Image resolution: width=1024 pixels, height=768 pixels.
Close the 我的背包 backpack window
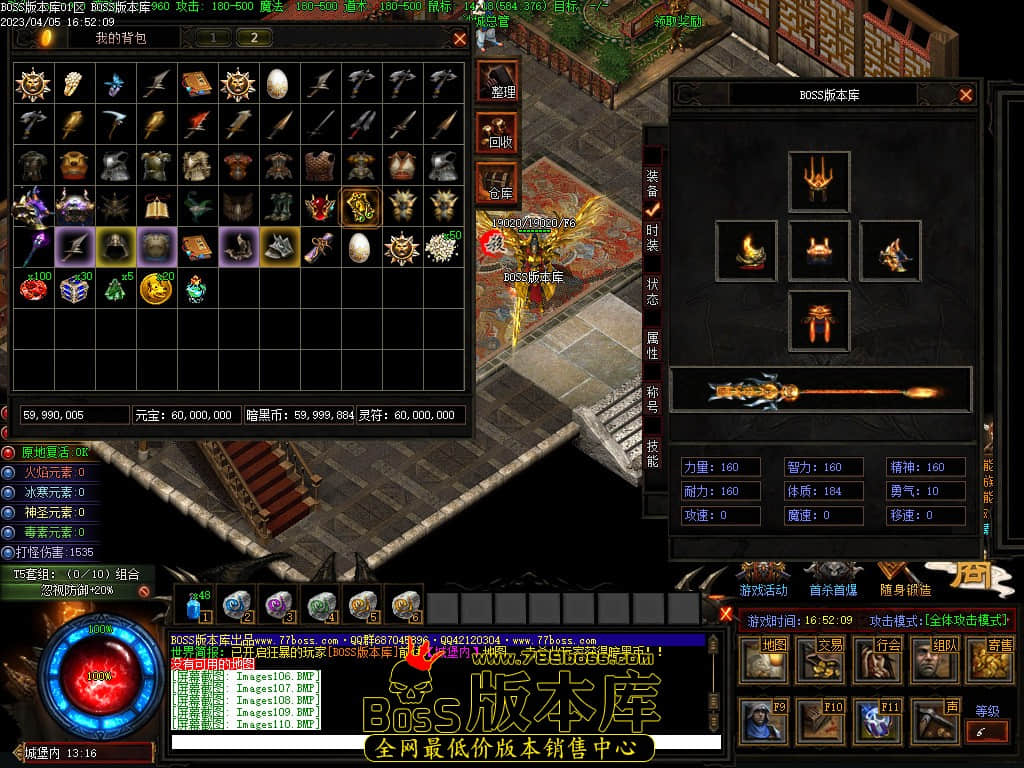[x=460, y=39]
